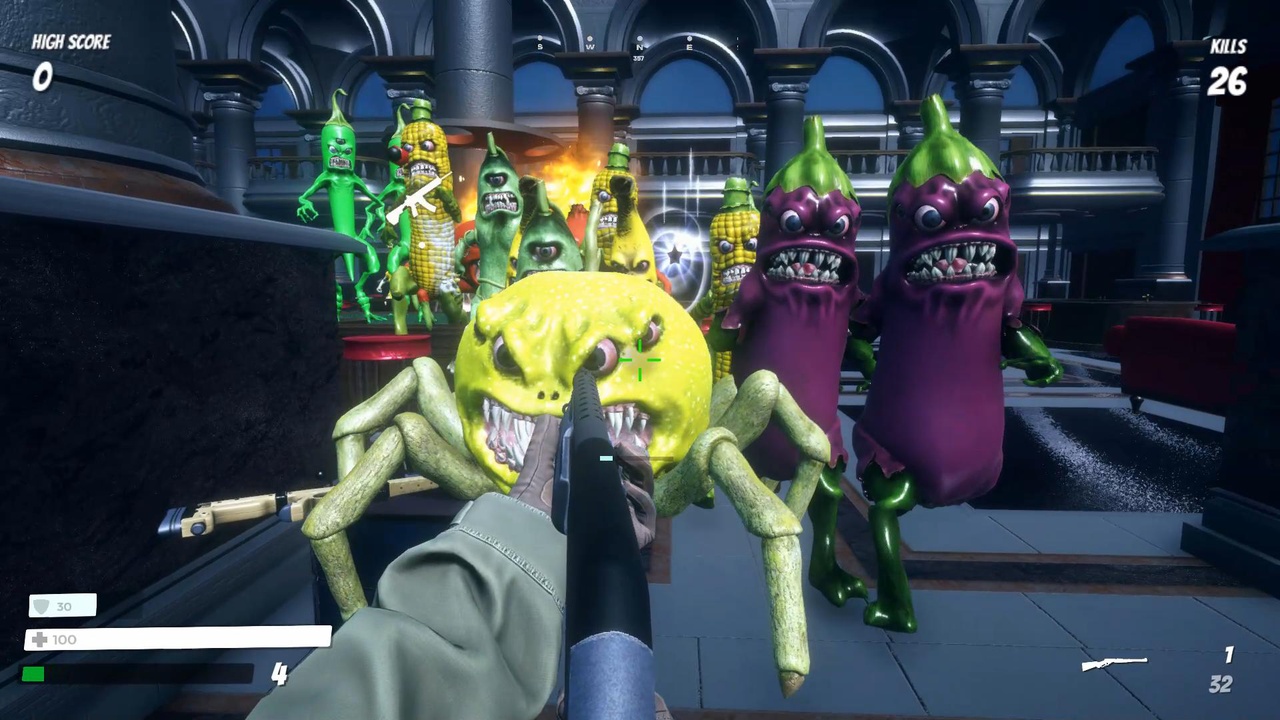Click the white health bar showing 100
Image resolution: width=1280 pixels, height=720 pixels.
180,639
